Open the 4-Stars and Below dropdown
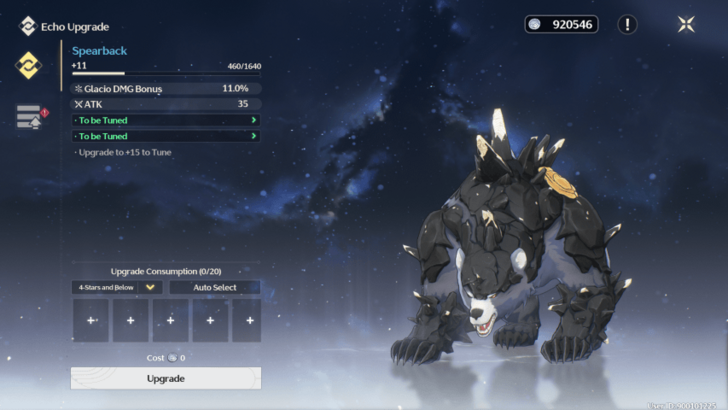This screenshot has height=410, width=728. click(118, 287)
